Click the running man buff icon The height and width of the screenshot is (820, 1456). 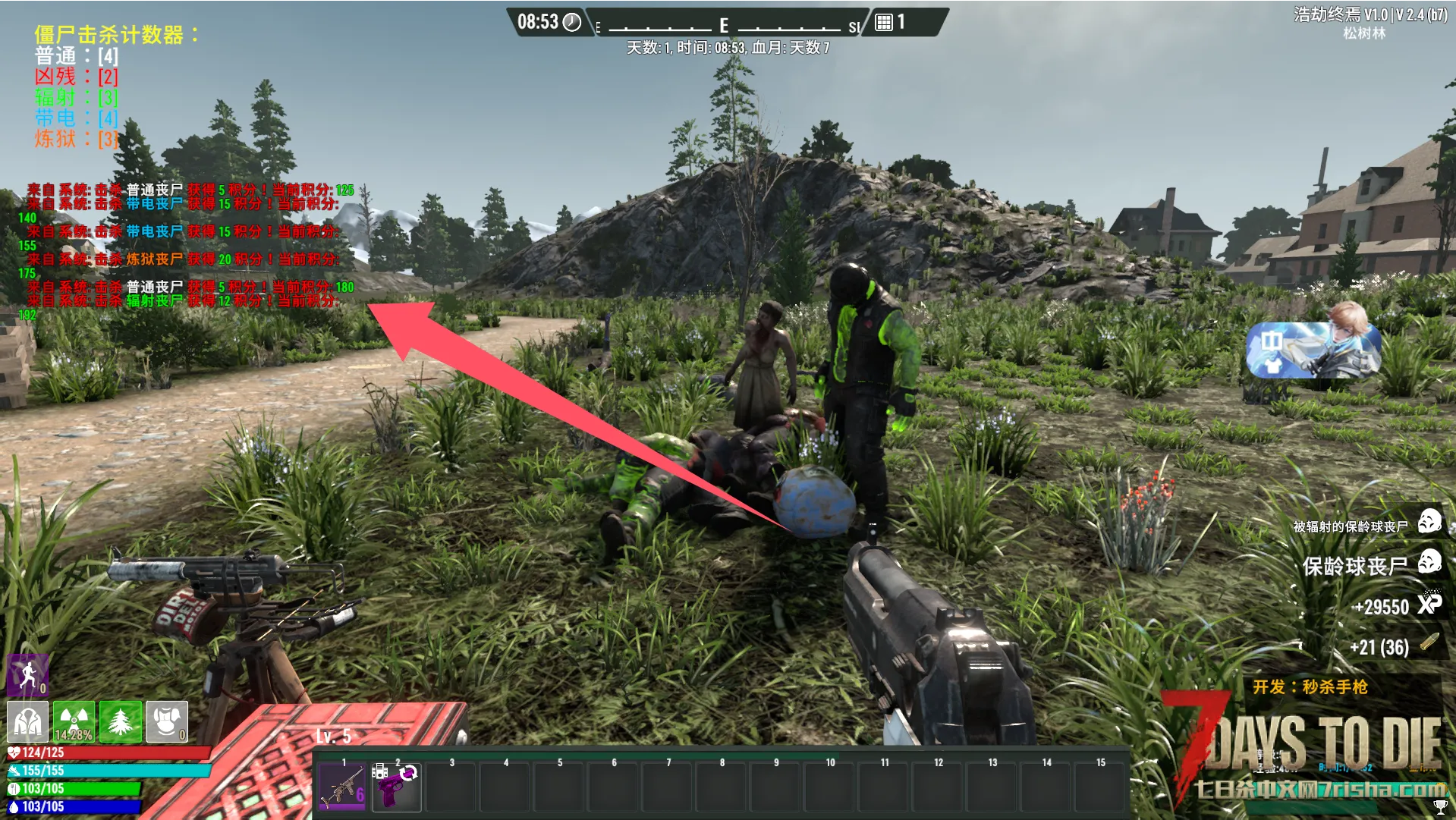[28, 674]
